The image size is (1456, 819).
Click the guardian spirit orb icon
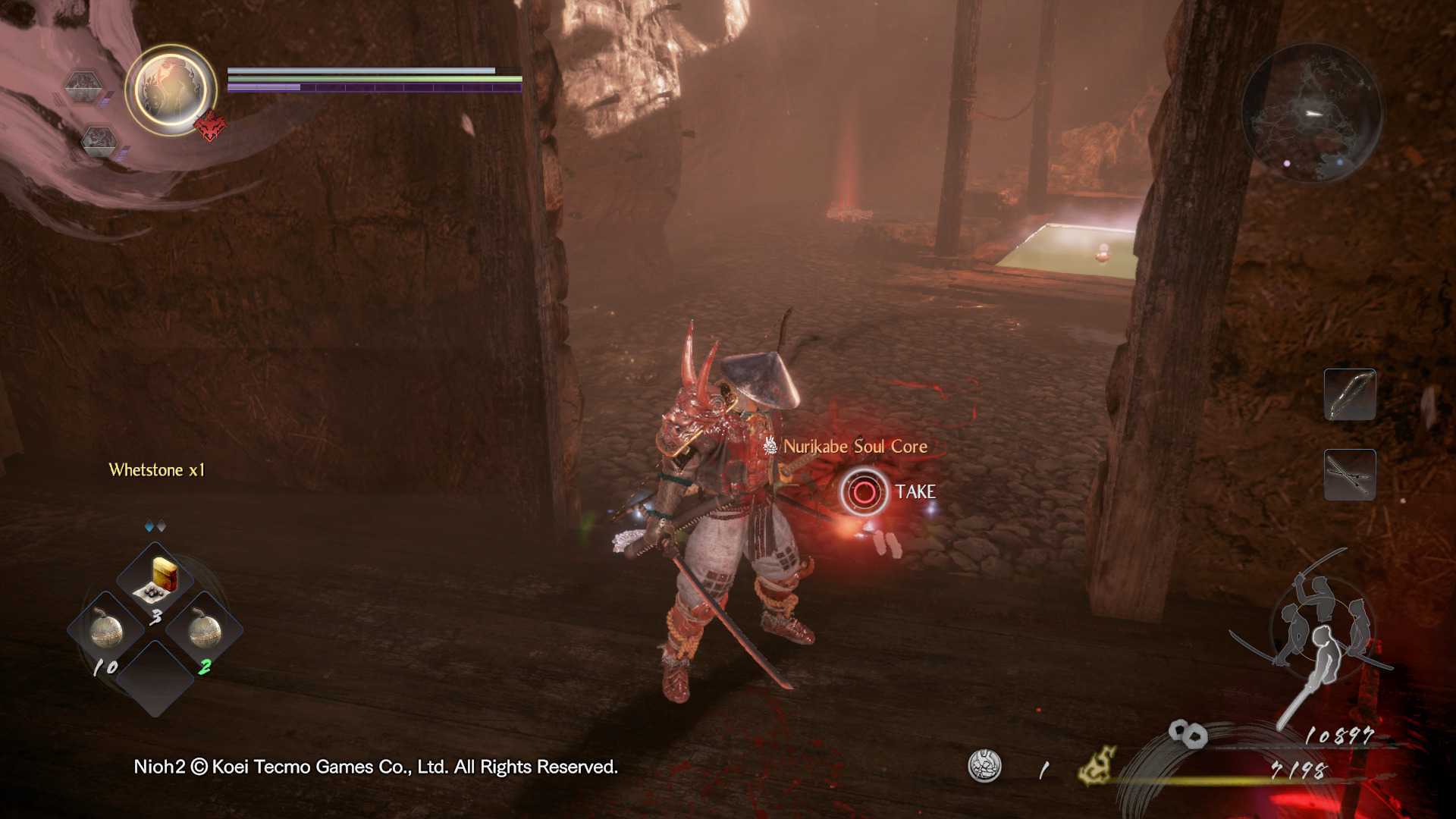[171, 89]
